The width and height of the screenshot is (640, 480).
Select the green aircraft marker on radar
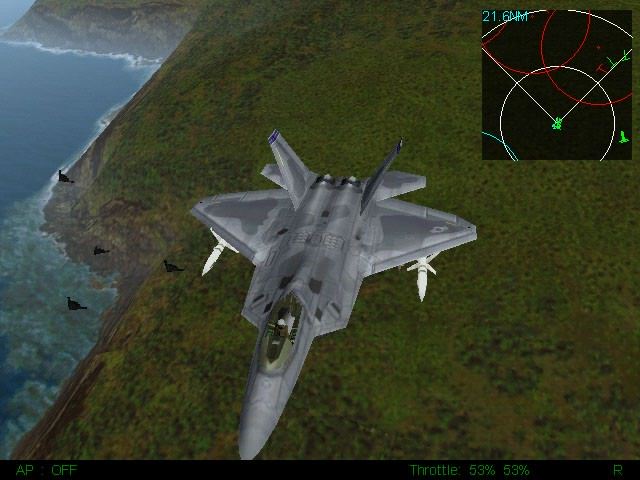[557, 124]
